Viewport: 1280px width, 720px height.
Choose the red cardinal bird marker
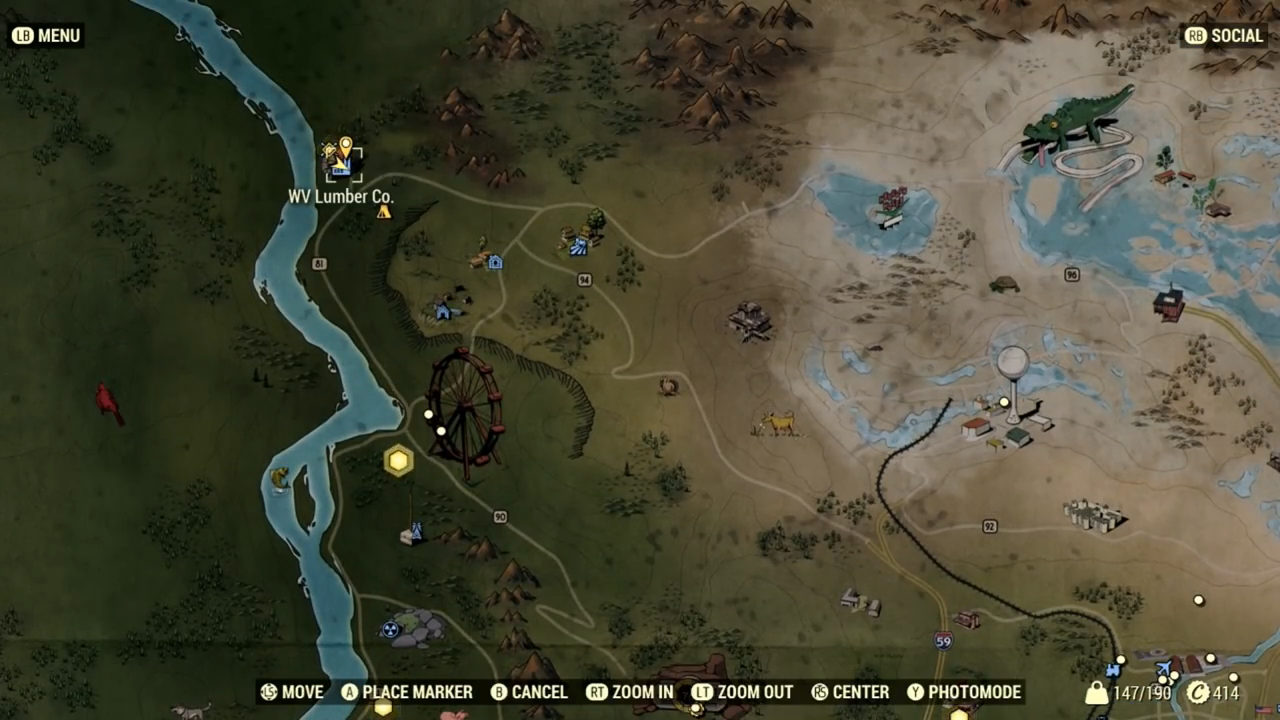(108, 403)
